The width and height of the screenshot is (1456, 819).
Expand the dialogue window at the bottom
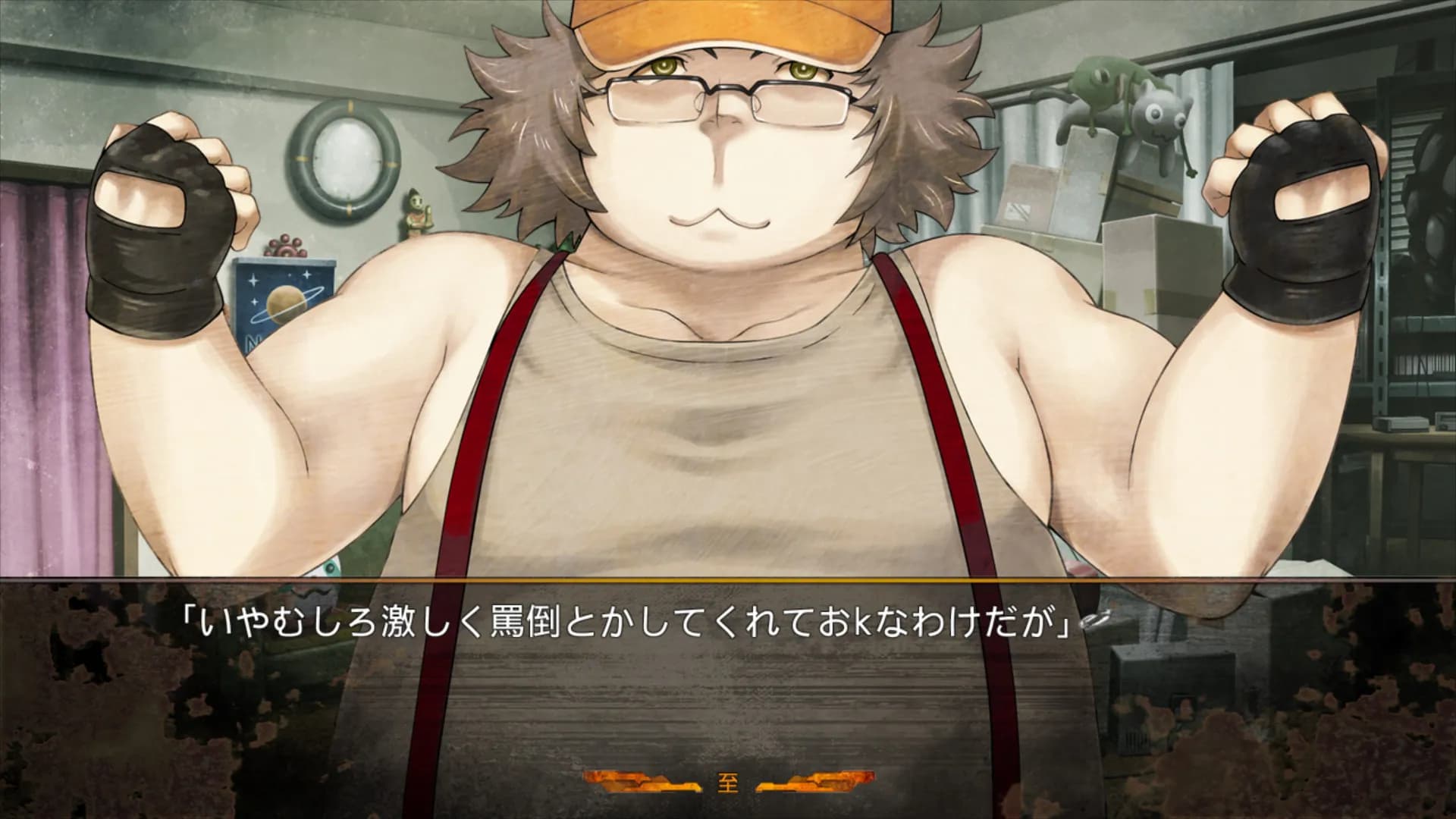coord(728,682)
